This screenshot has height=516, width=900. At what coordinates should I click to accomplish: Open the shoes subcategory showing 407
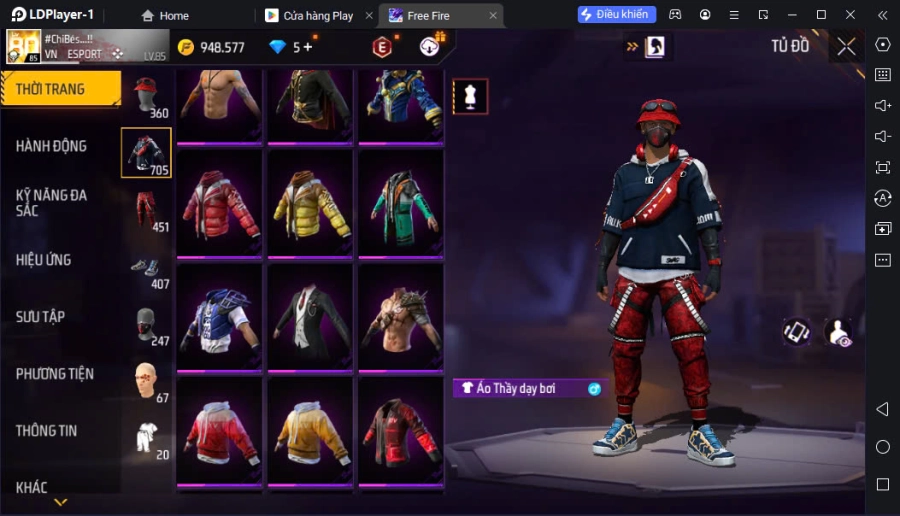[147, 268]
